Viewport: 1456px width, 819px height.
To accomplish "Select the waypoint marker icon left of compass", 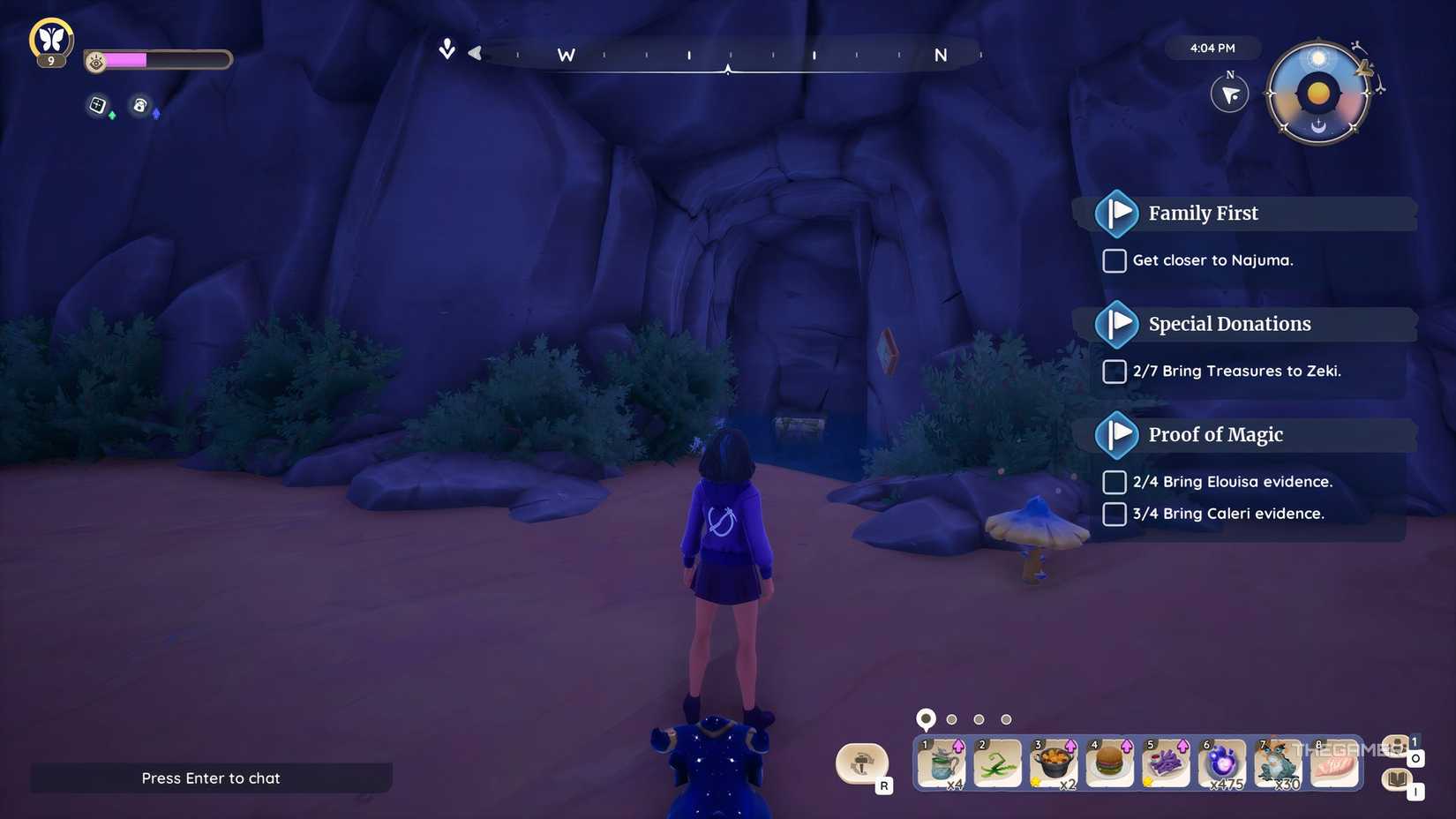I will click(447, 49).
